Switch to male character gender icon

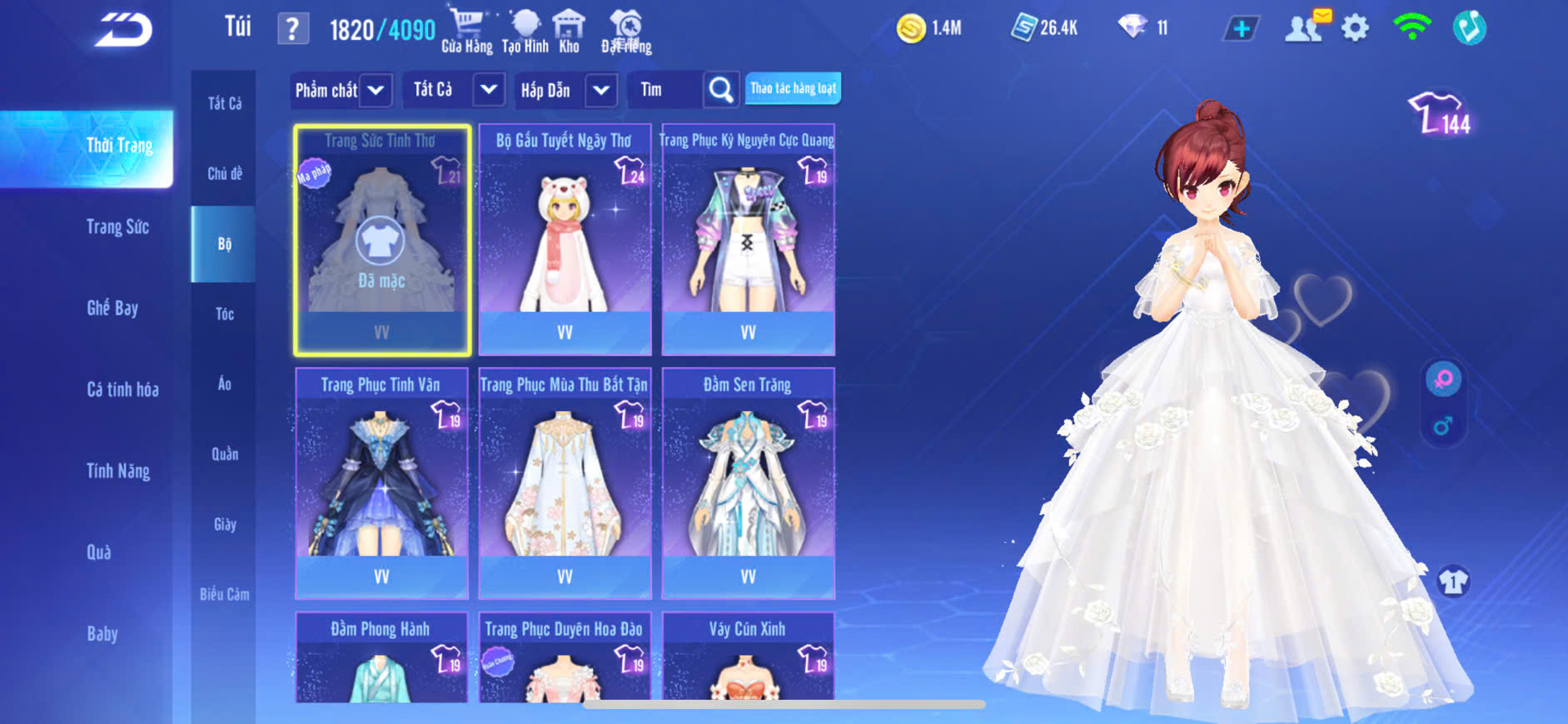(1442, 427)
